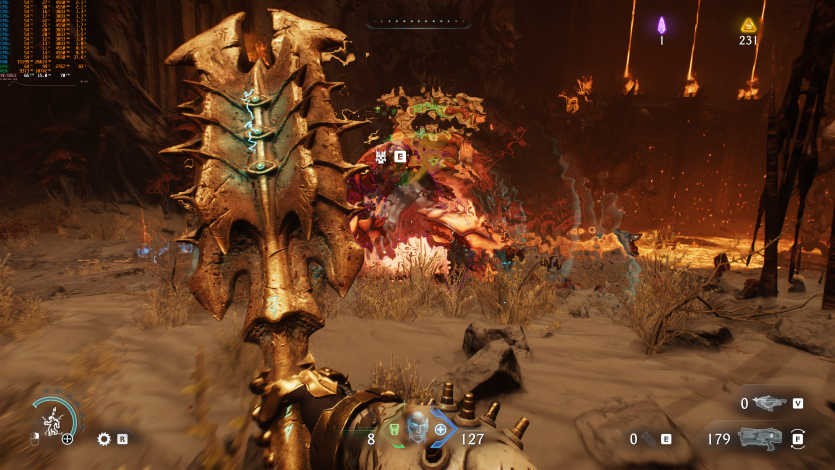Select the shield throw ability icon
This screenshot has width=835, height=470.
(x=50, y=421)
